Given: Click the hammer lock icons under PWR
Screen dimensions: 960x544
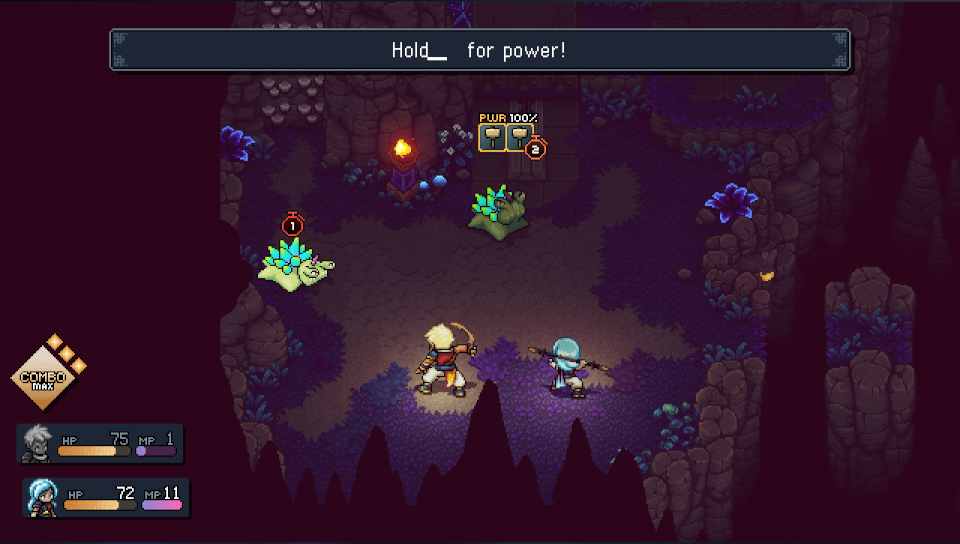Looking at the screenshot, I should pos(504,137).
